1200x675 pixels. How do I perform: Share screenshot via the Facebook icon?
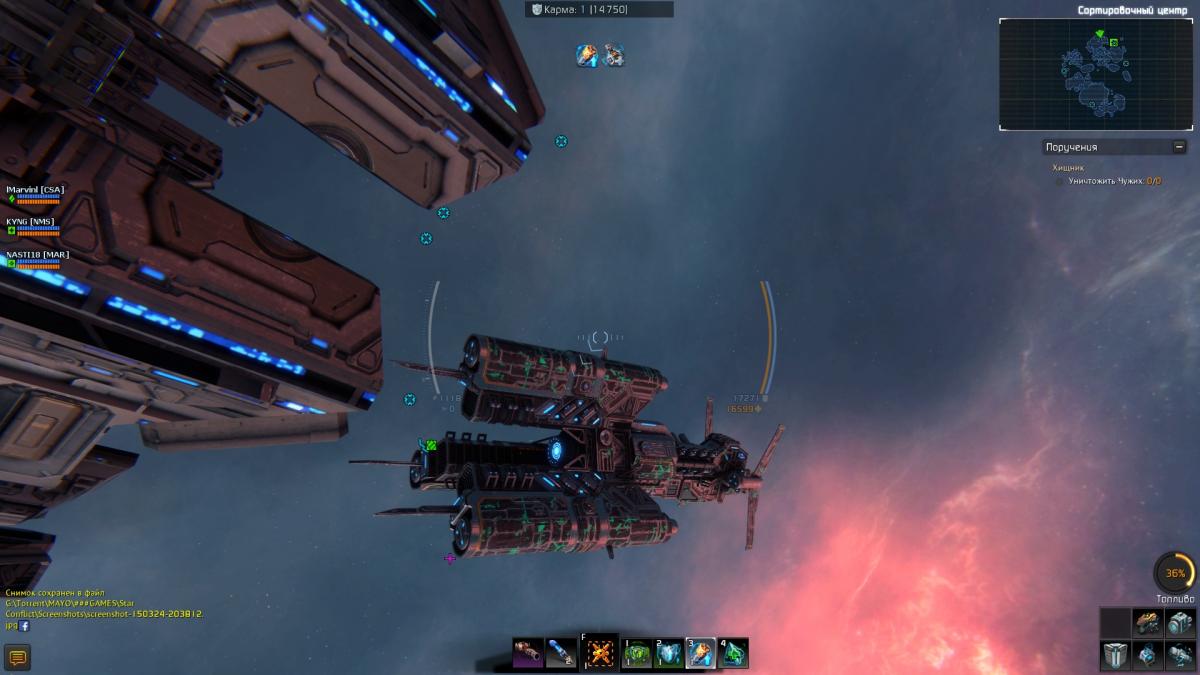coord(24,626)
